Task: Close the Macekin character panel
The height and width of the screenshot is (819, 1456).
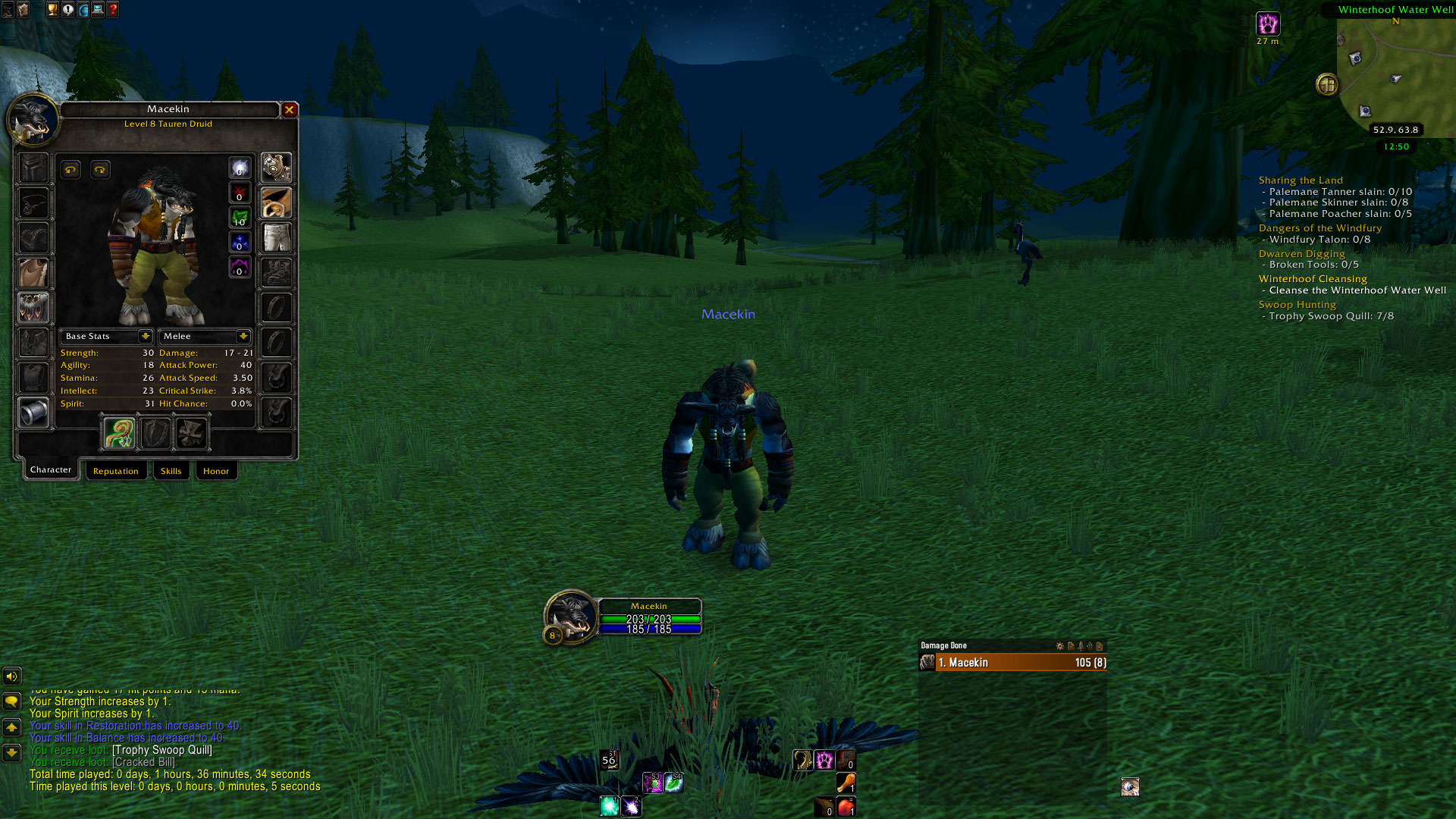Action: (289, 110)
